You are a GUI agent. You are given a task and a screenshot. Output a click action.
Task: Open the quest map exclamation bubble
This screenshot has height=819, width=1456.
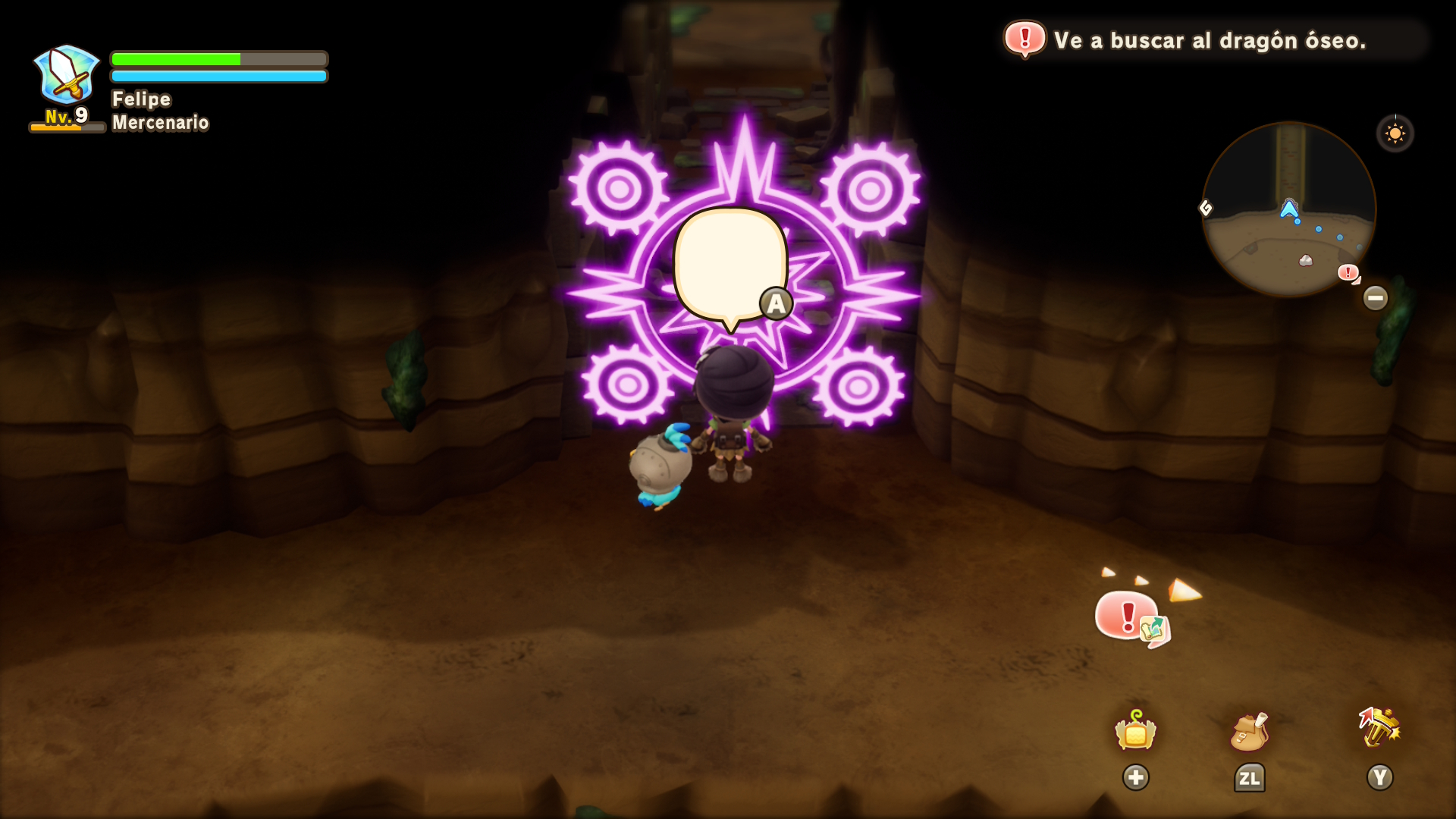[1131, 617]
